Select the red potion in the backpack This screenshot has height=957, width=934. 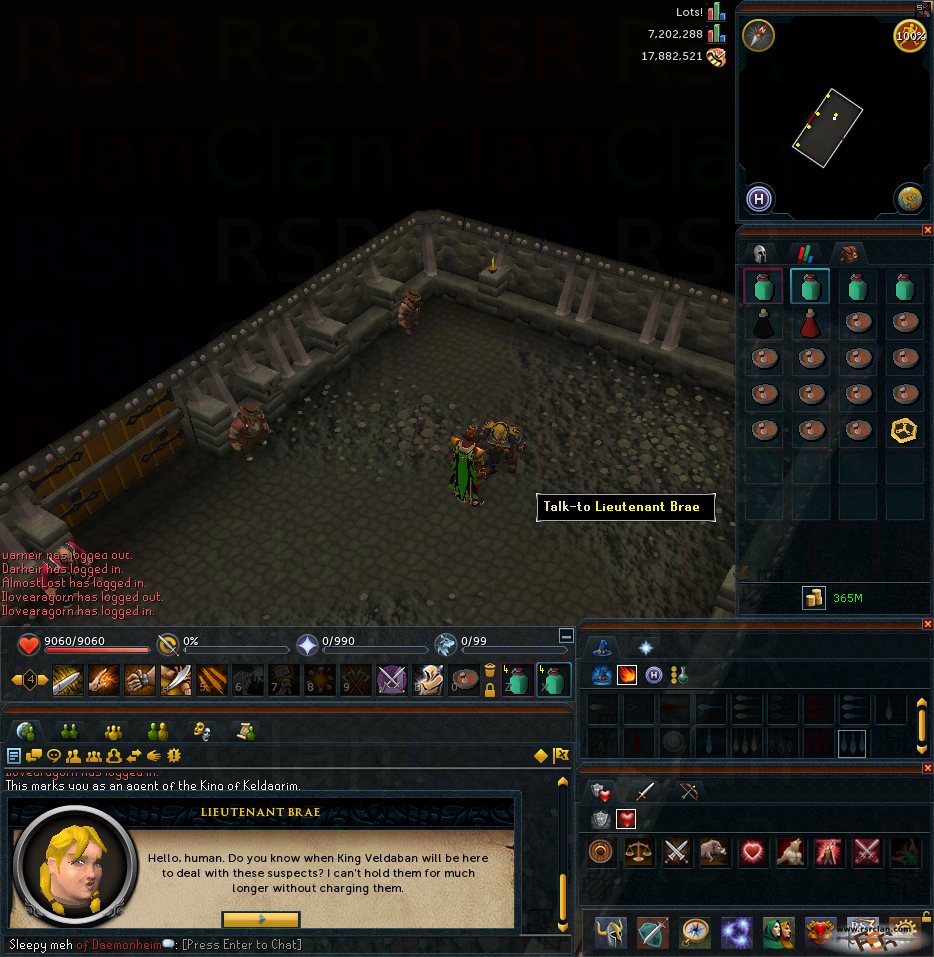coord(811,324)
